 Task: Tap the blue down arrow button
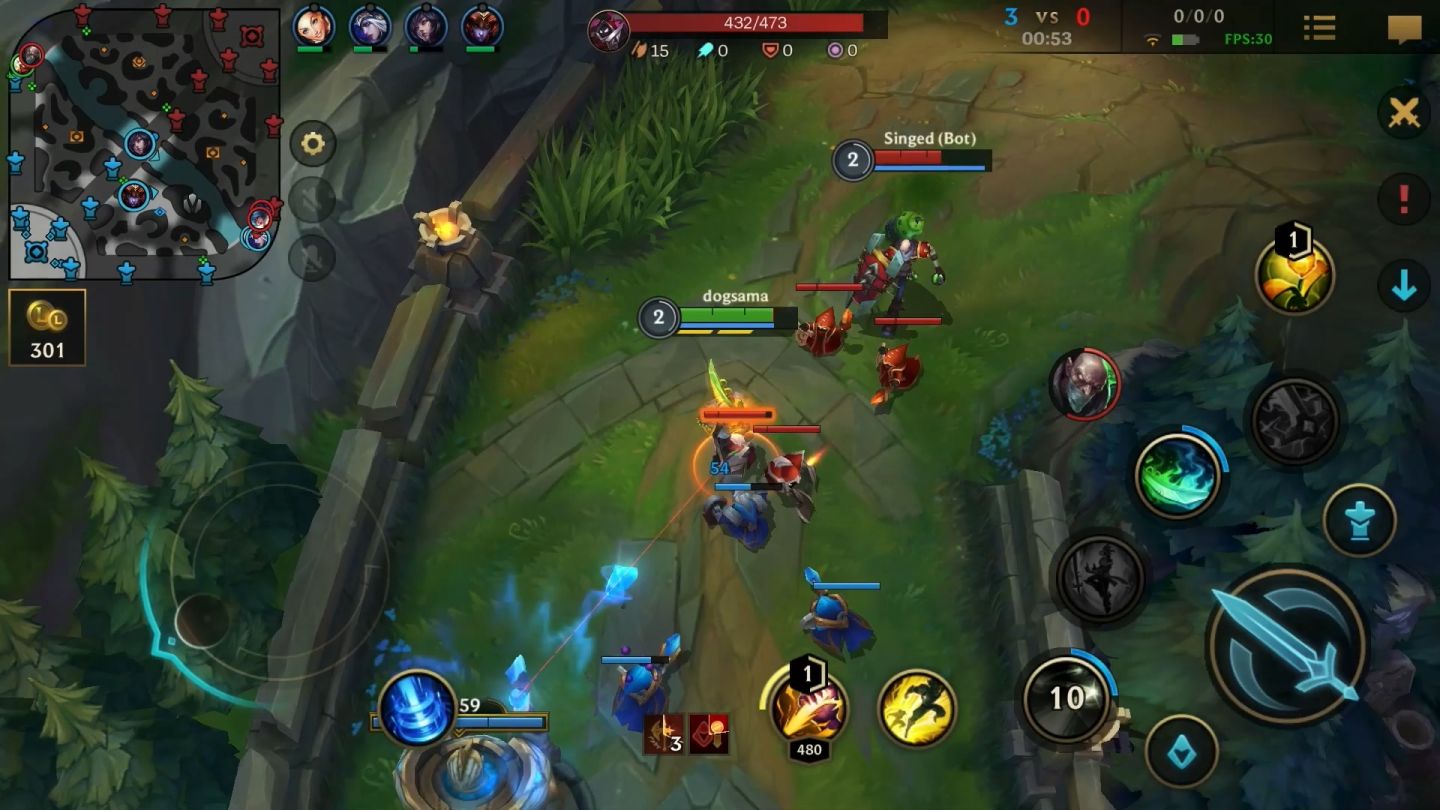pos(1403,287)
